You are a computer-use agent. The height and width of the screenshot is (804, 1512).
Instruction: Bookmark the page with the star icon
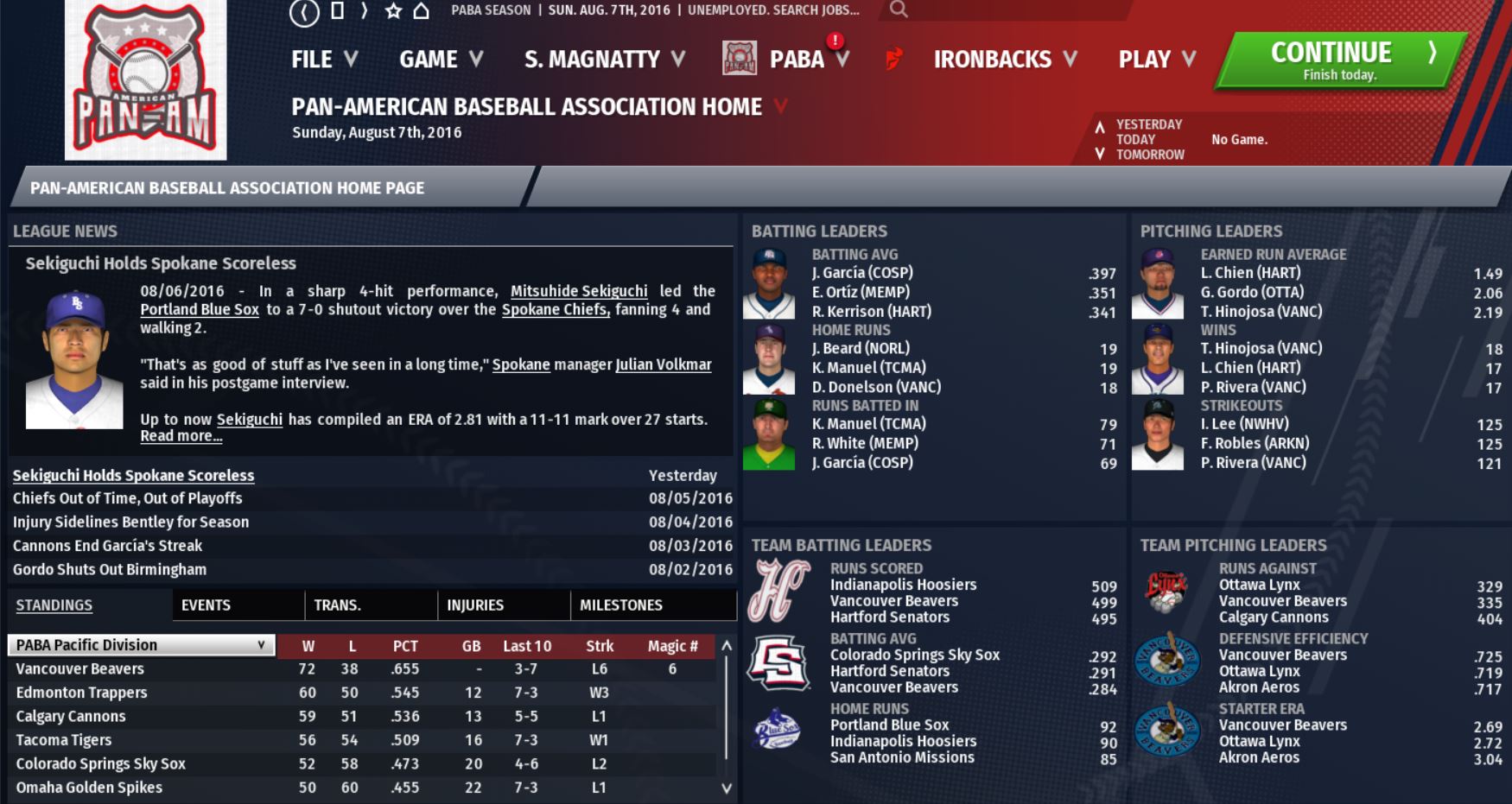click(x=393, y=10)
